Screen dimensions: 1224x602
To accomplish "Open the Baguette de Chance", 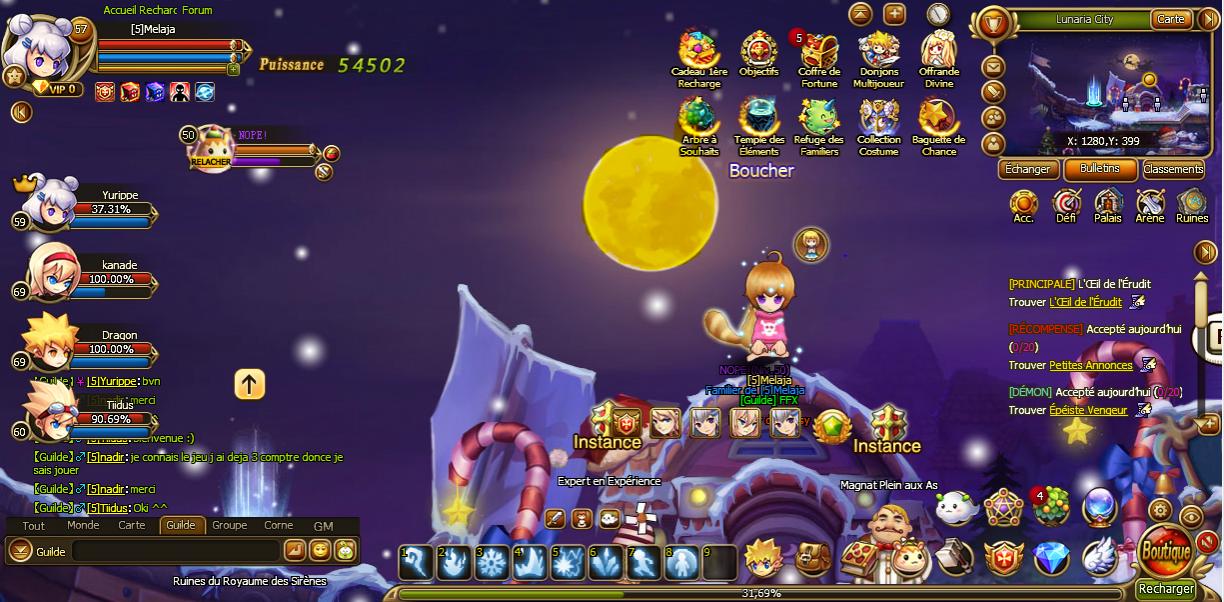I will [938, 121].
